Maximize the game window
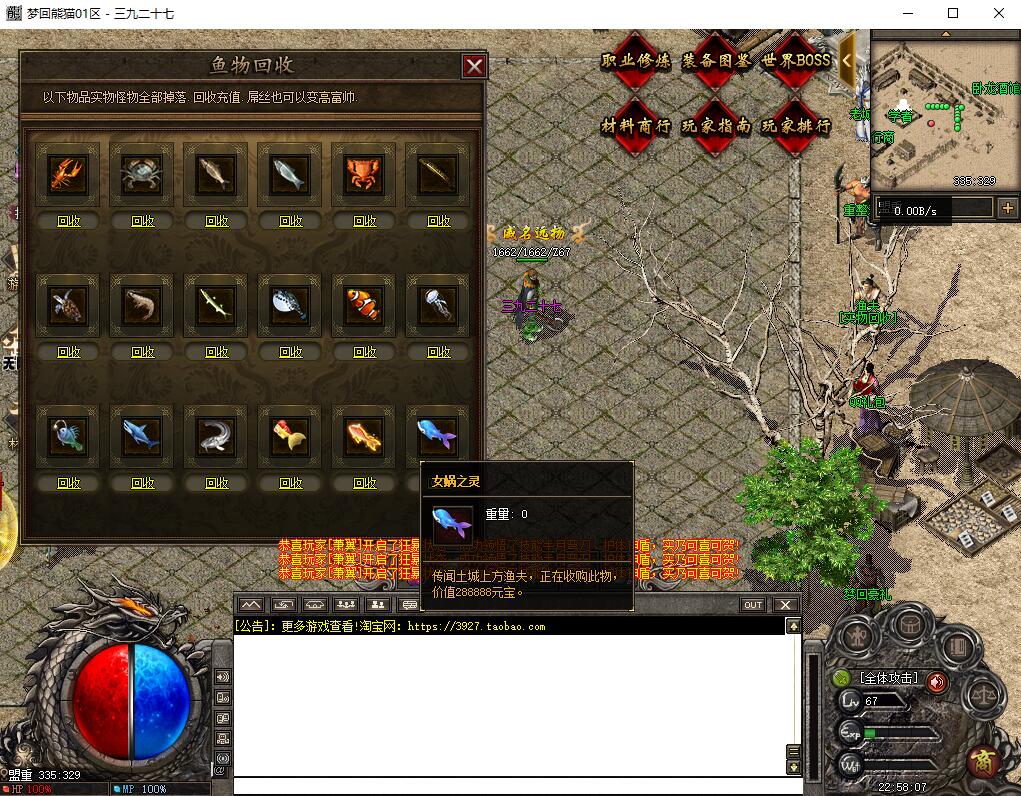1021x796 pixels. click(953, 14)
